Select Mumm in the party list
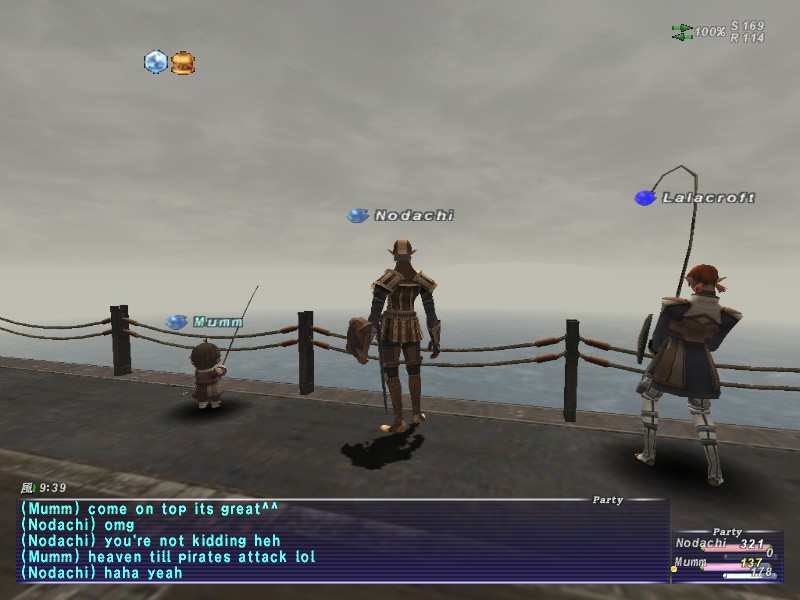This screenshot has height=600, width=800. (x=689, y=563)
